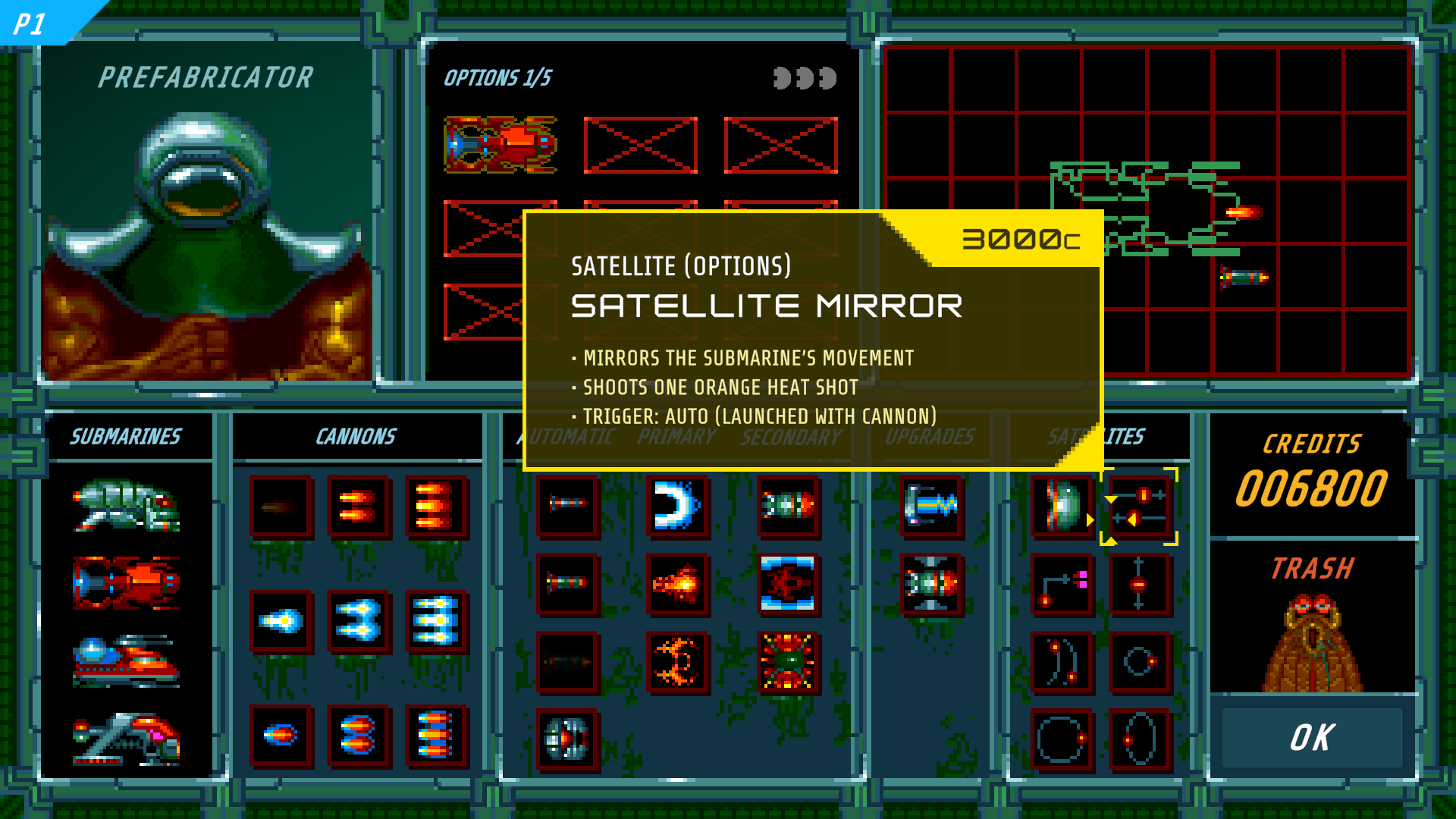Screen dimensions: 1456x819
Task: Open the Upgrades tab
Action: [x=930, y=436]
